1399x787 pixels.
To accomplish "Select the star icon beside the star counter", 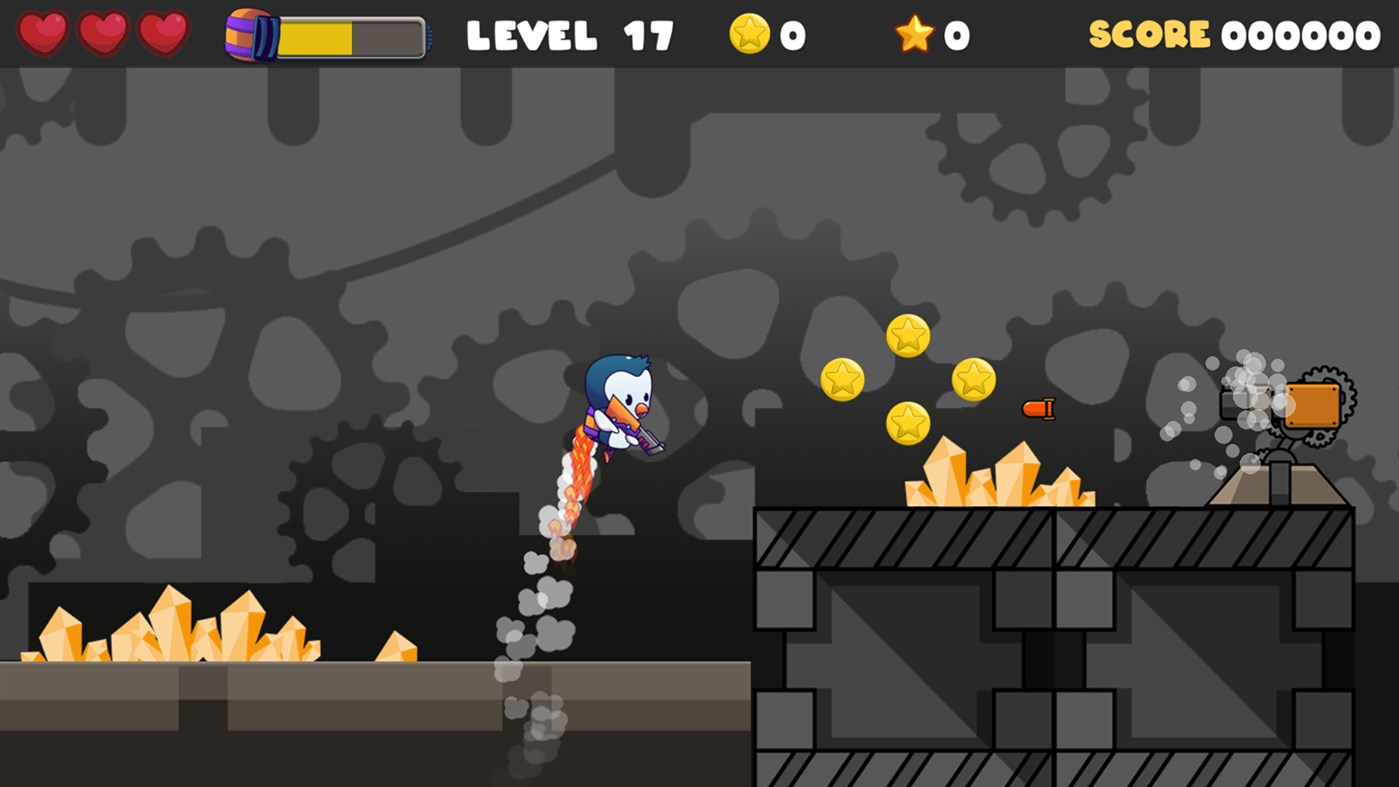I will [914, 33].
